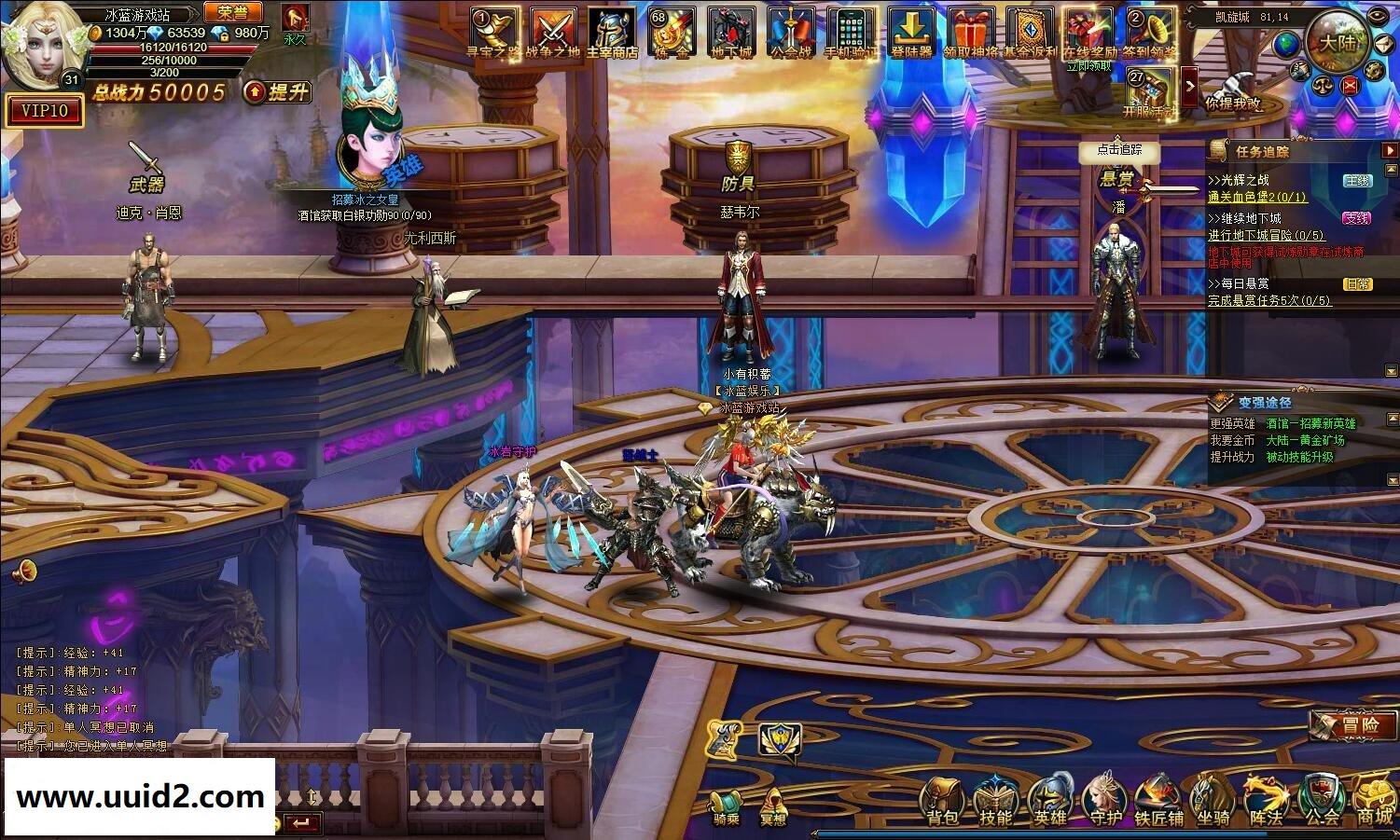Screen dimensions: 1400x840
Task: Enter the 地下城 dungeon
Action: 731,33
